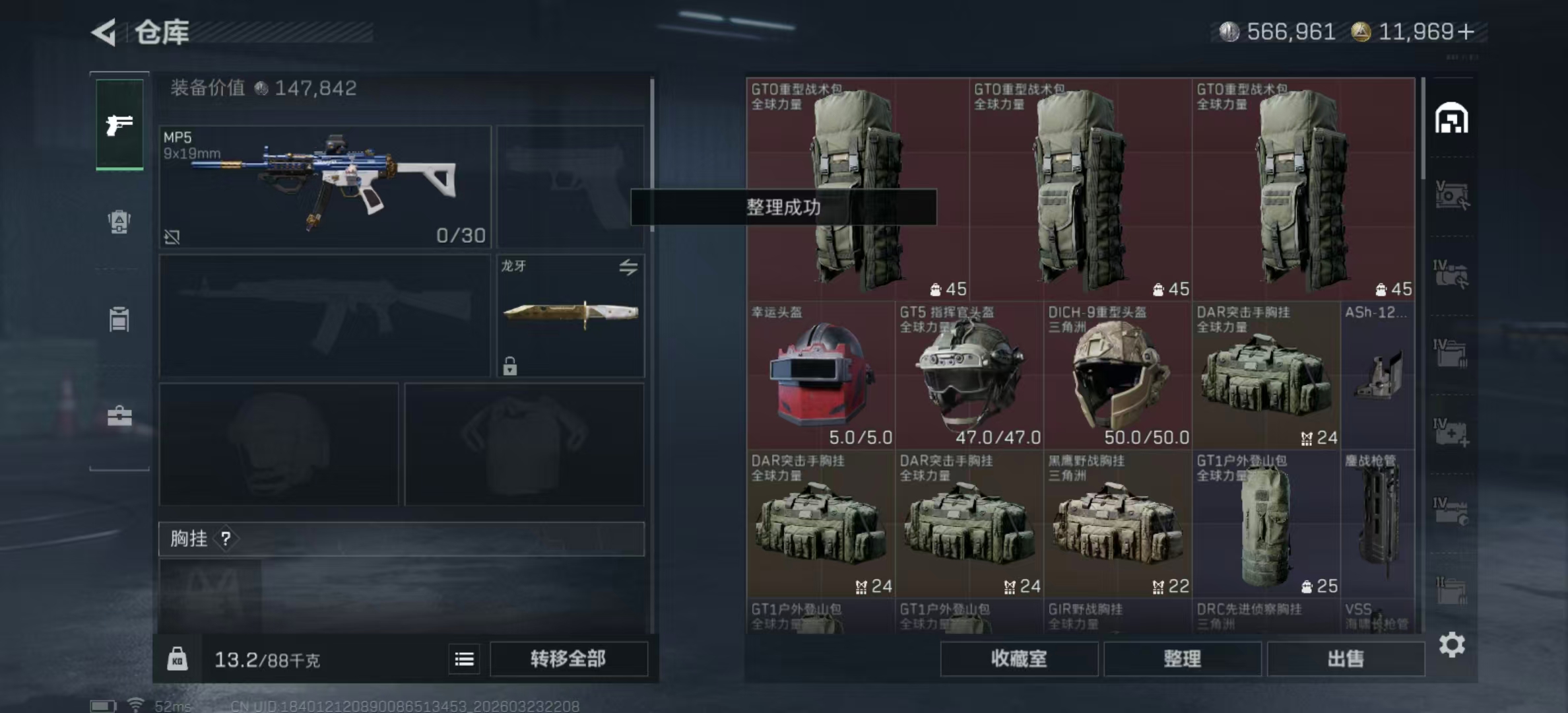Select the main stash warehouse tab
The image size is (1568, 713).
(1451, 119)
